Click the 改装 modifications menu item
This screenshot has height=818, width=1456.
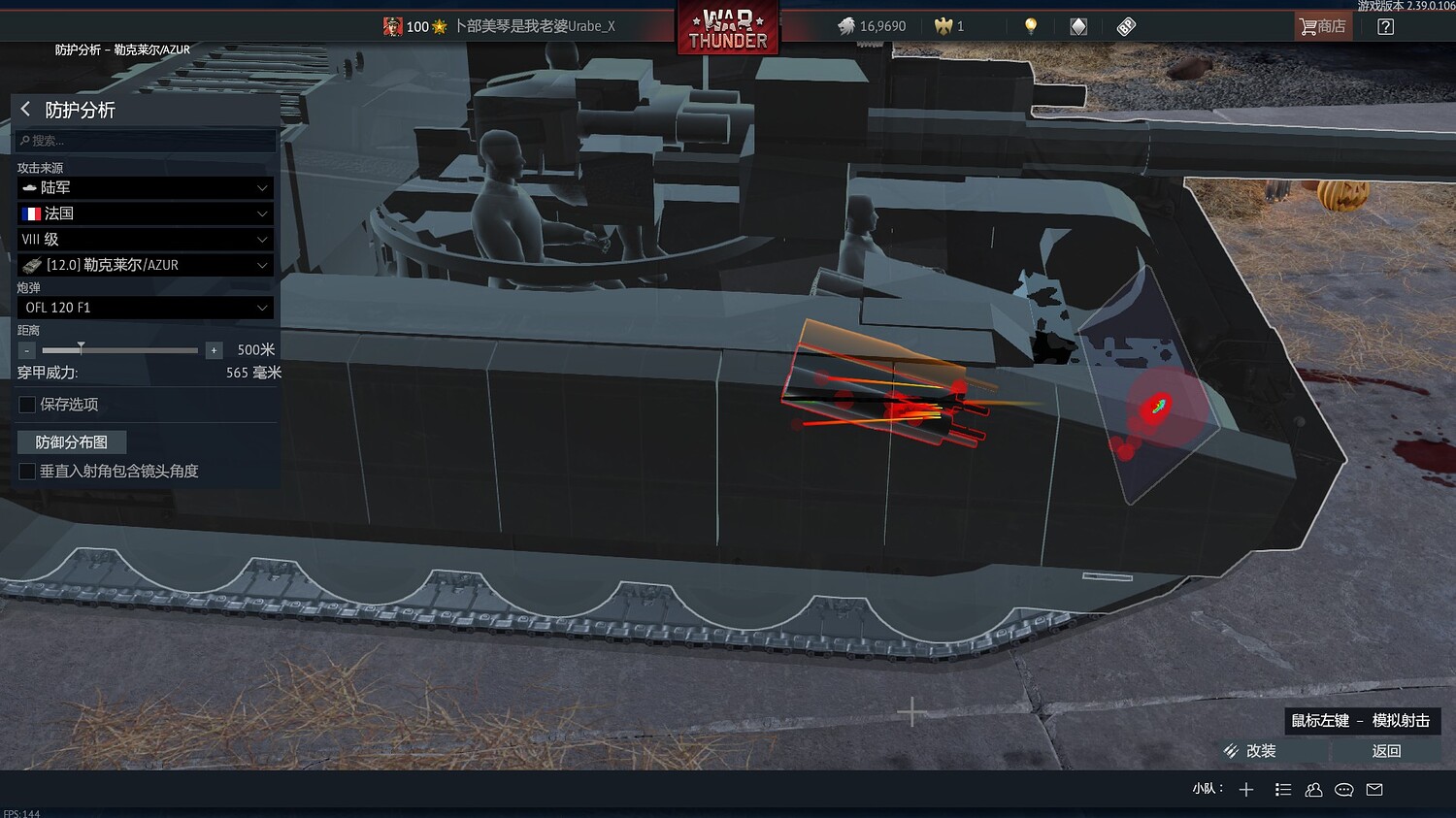1260,750
